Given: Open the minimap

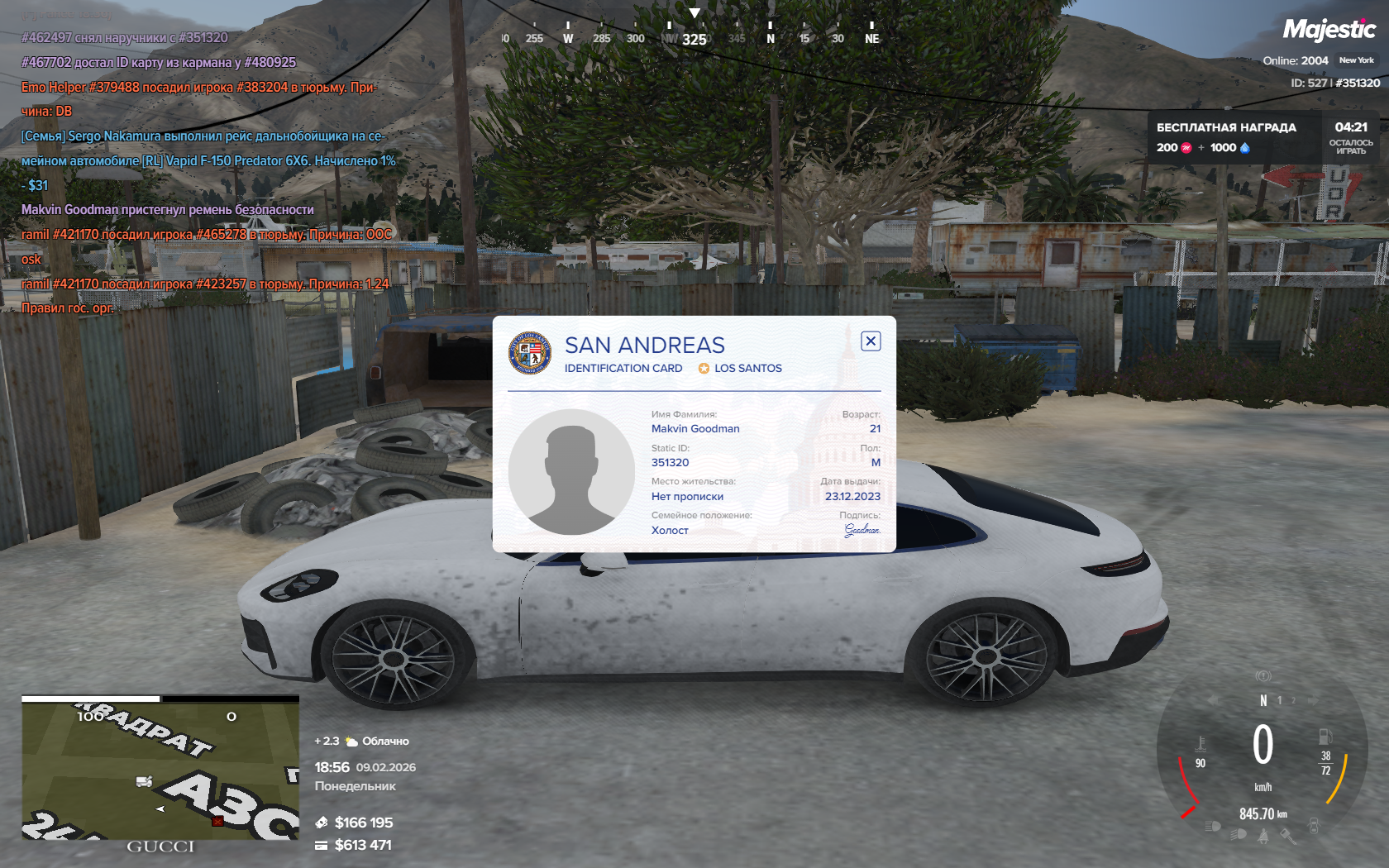Looking at the screenshot, I should coord(160,770).
